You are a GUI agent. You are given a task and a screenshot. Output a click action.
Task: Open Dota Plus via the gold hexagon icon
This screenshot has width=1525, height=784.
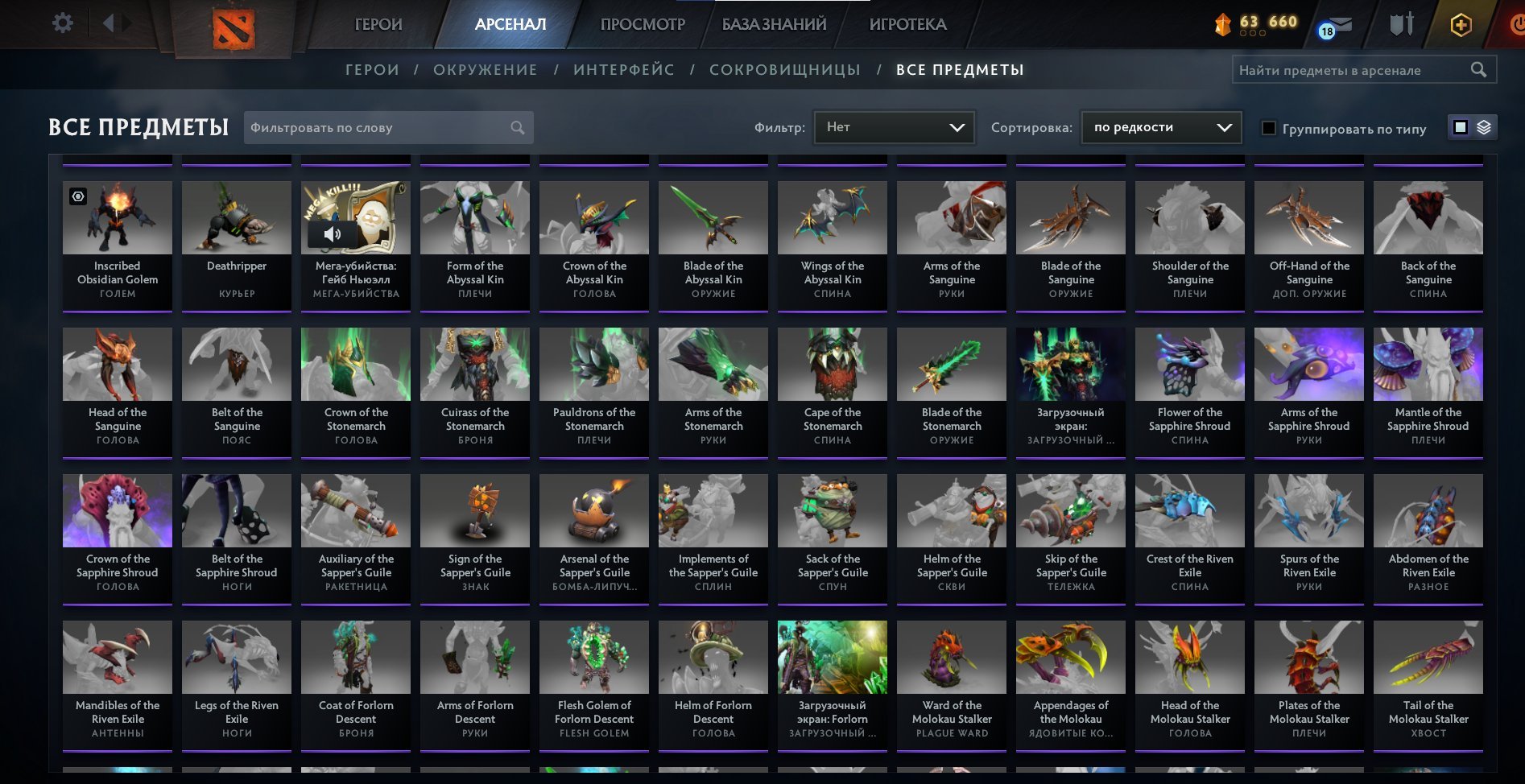pyautogui.click(x=1461, y=24)
